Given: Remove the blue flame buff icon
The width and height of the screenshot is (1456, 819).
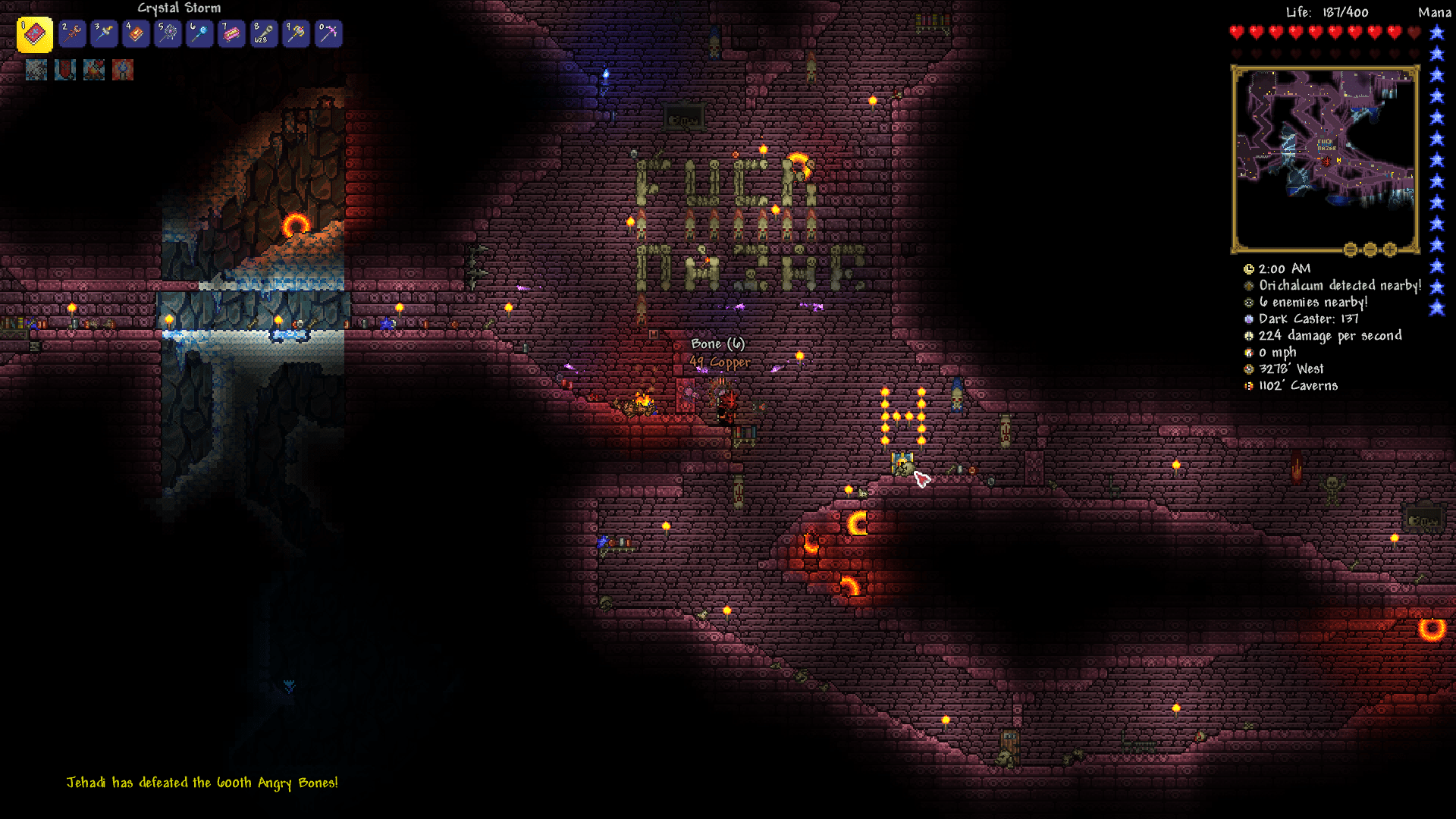Looking at the screenshot, I should point(123,70).
